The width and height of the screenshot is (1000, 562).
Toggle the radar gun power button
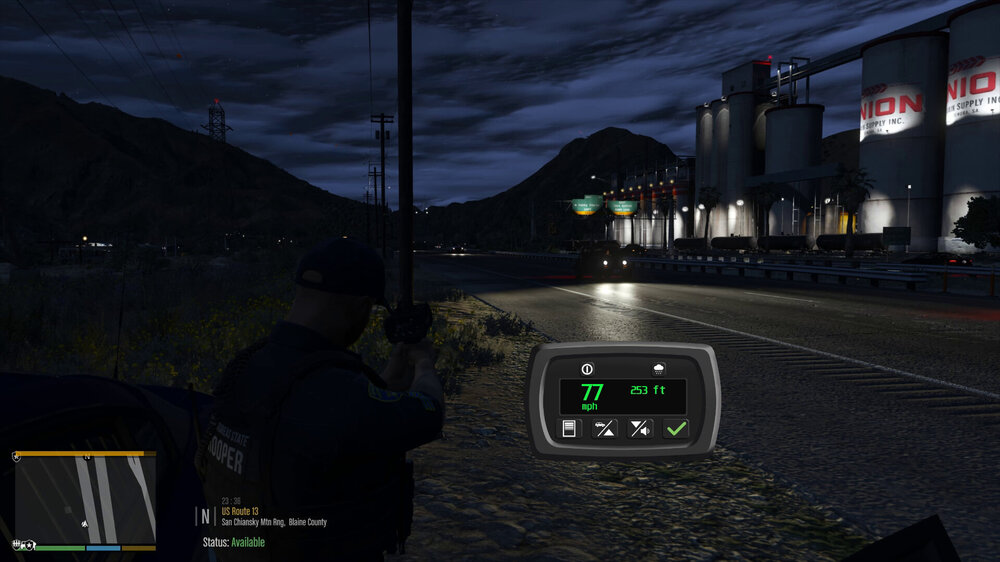(587, 368)
